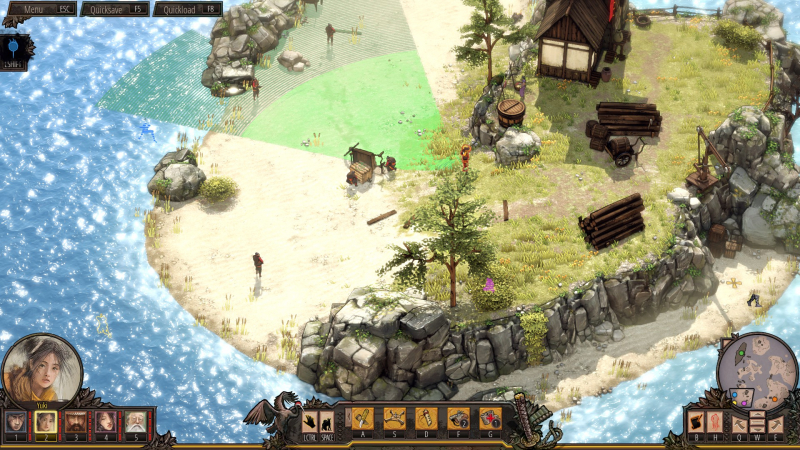Click the Quickload button
This screenshot has height=450, width=800.
(x=187, y=8)
